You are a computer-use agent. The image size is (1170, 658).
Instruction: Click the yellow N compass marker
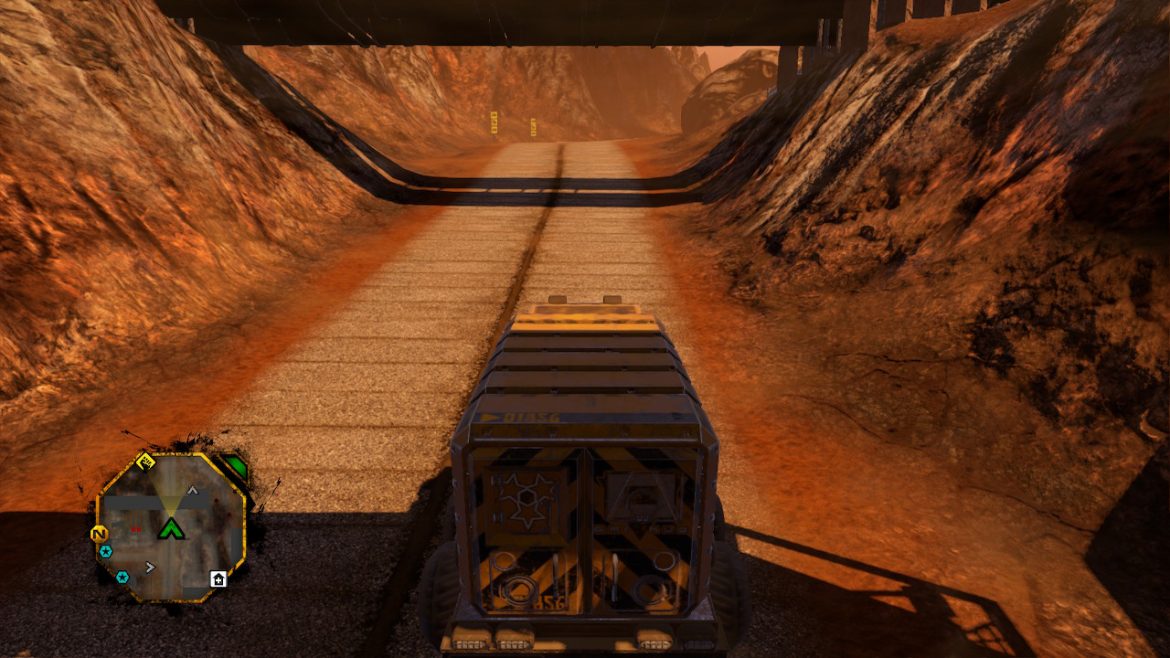click(x=100, y=534)
